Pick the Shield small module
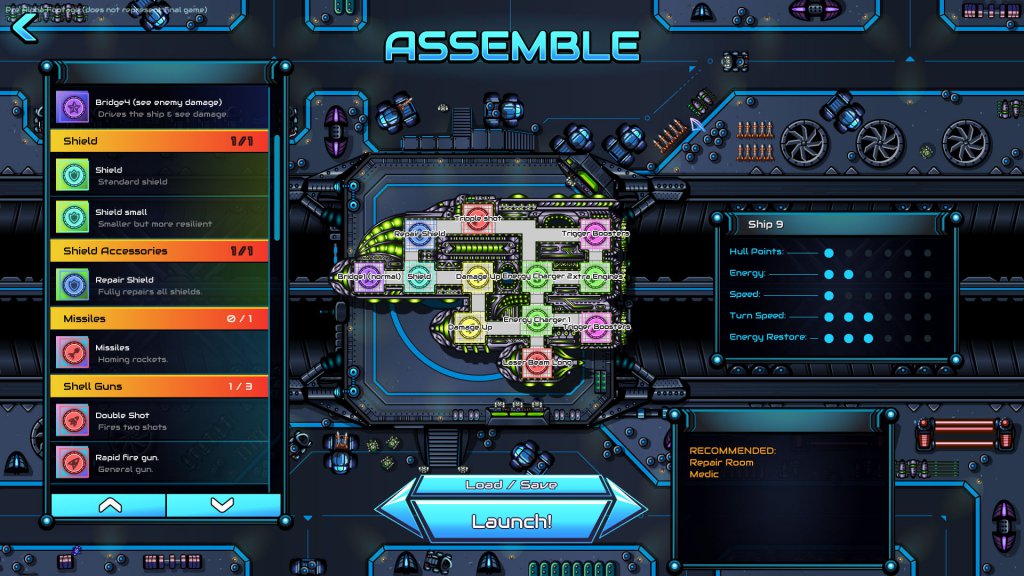 pyautogui.click(x=160, y=217)
